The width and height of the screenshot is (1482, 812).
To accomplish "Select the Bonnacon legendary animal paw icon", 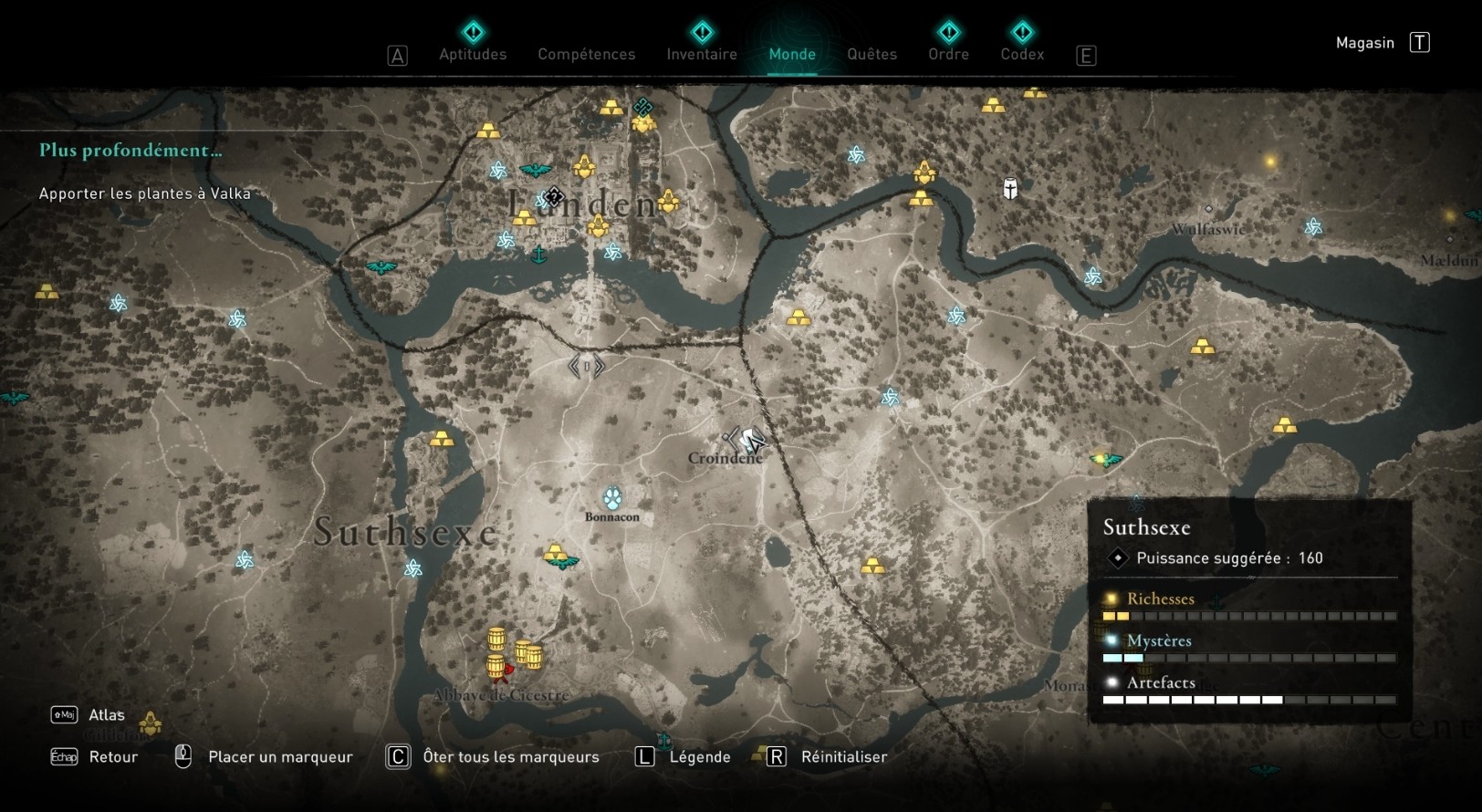I will pos(611,500).
